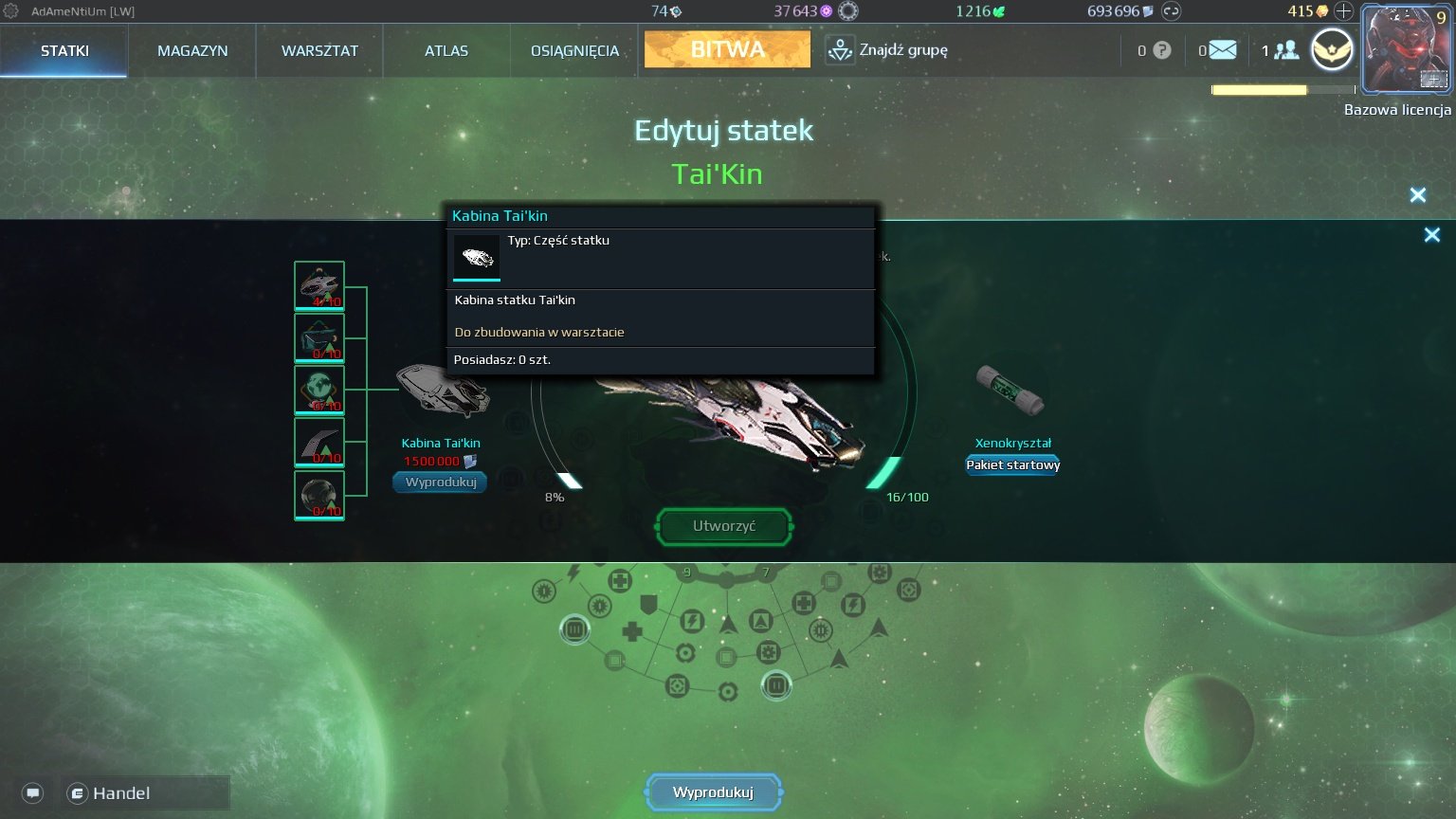Click the bottom Wyprodukuj button
The image size is (1456, 819).
pyautogui.click(x=714, y=792)
